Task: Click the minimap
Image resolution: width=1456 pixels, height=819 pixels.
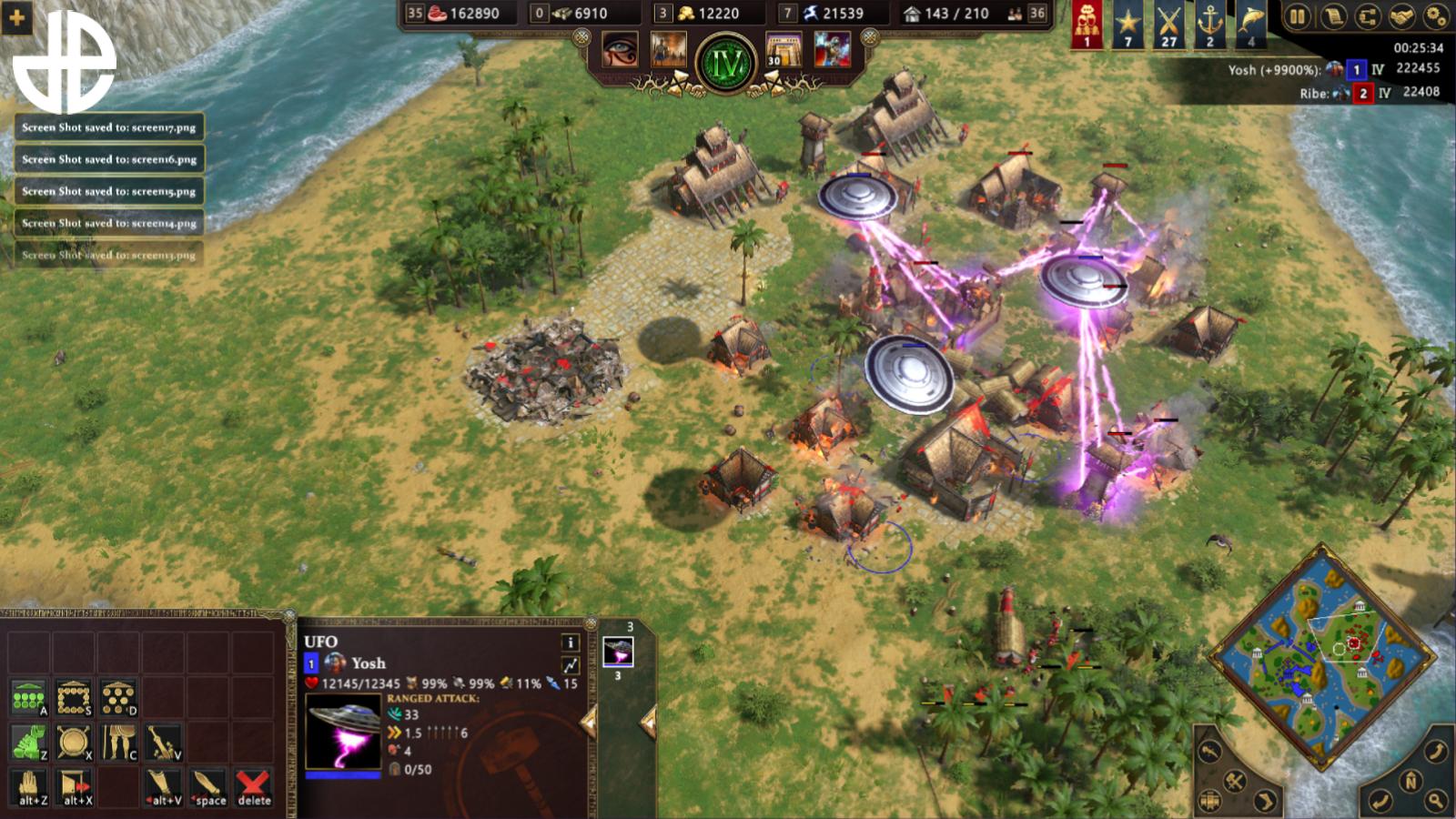Action: tap(1321, 653)
